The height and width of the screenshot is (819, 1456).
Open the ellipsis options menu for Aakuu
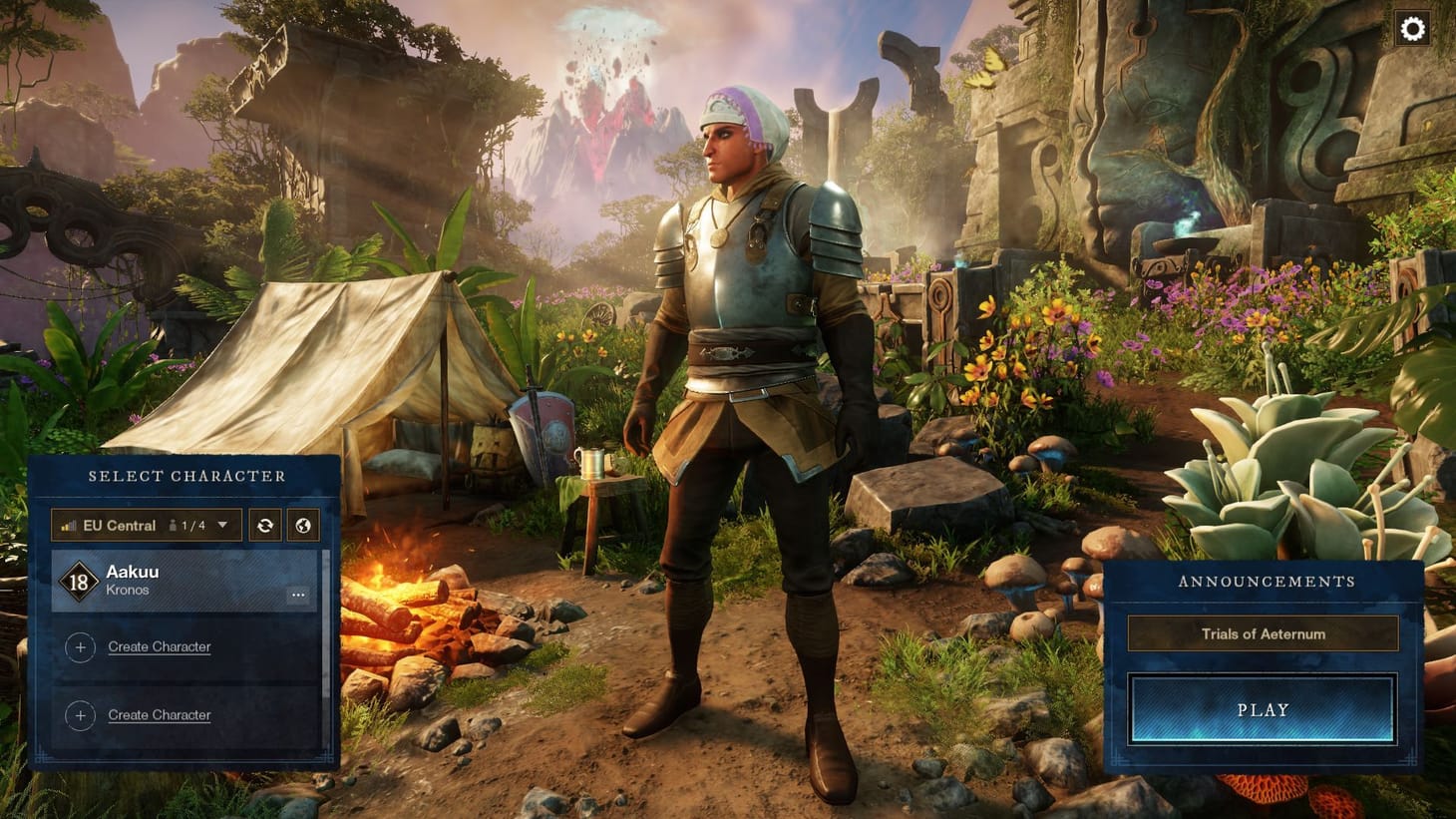(298, 595)
